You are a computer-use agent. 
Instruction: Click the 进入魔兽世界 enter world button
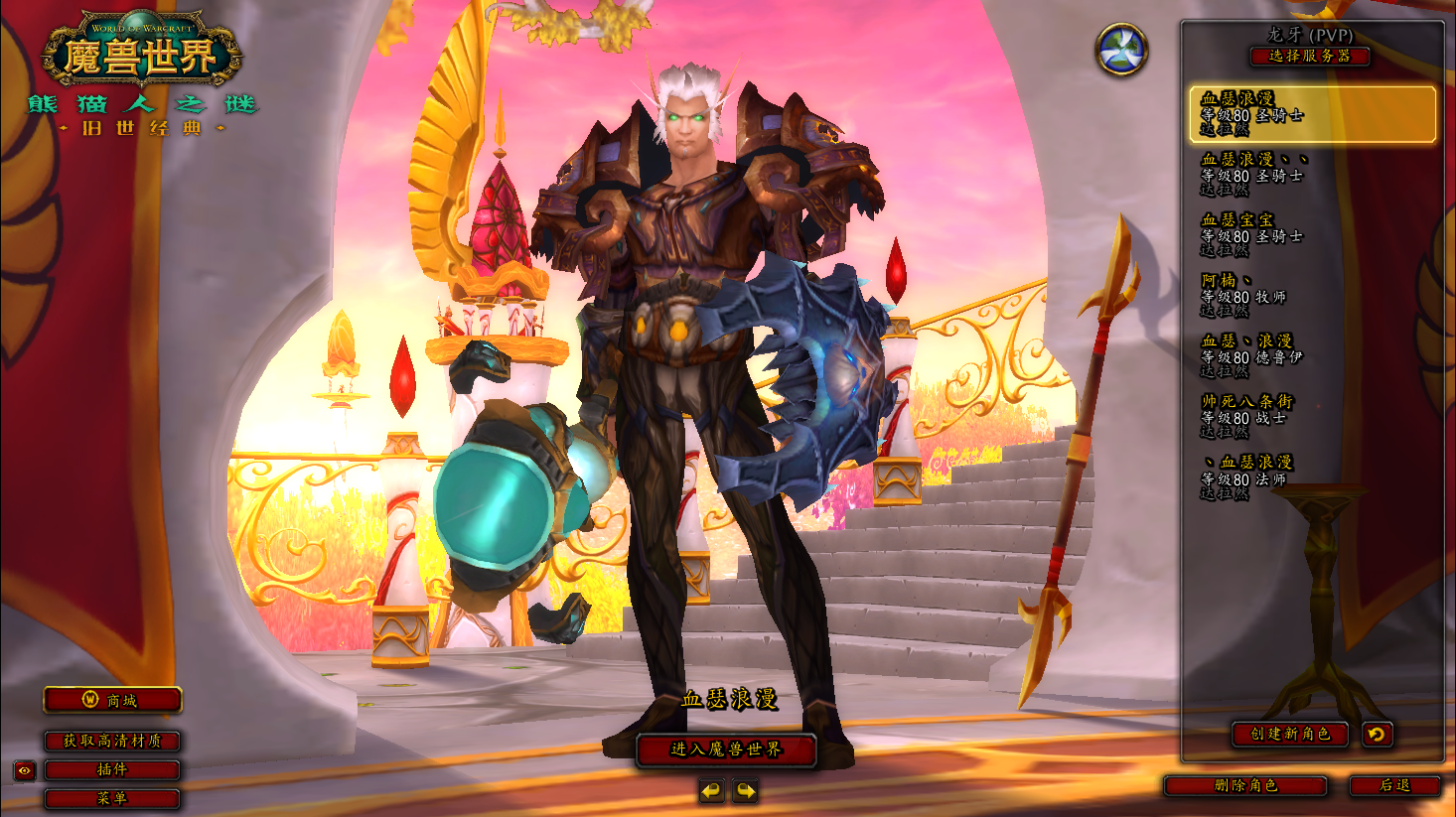coord(726,749)
